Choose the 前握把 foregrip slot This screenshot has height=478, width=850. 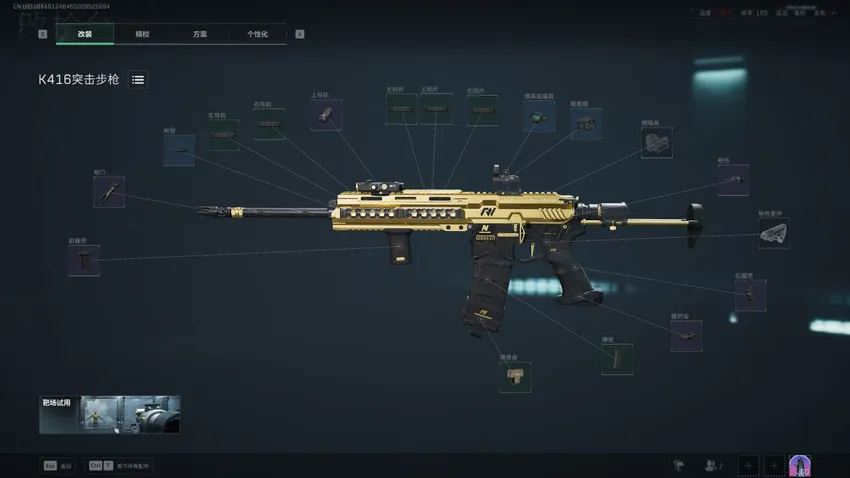[84, 260]
